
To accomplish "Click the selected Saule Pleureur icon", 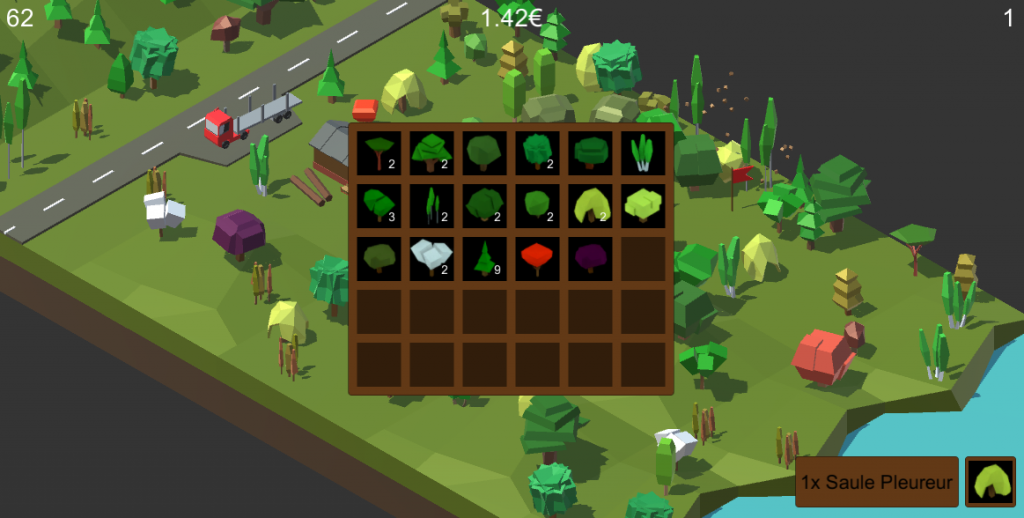I will [990, 482].
